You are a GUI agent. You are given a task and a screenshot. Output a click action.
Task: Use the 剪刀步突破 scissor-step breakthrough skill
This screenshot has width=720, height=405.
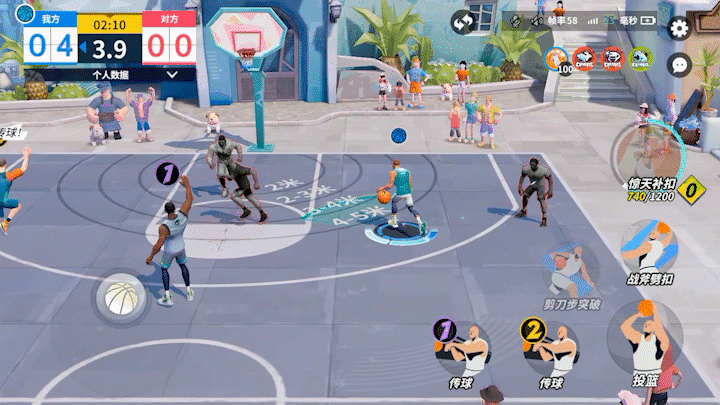click(x=572, y=270)
